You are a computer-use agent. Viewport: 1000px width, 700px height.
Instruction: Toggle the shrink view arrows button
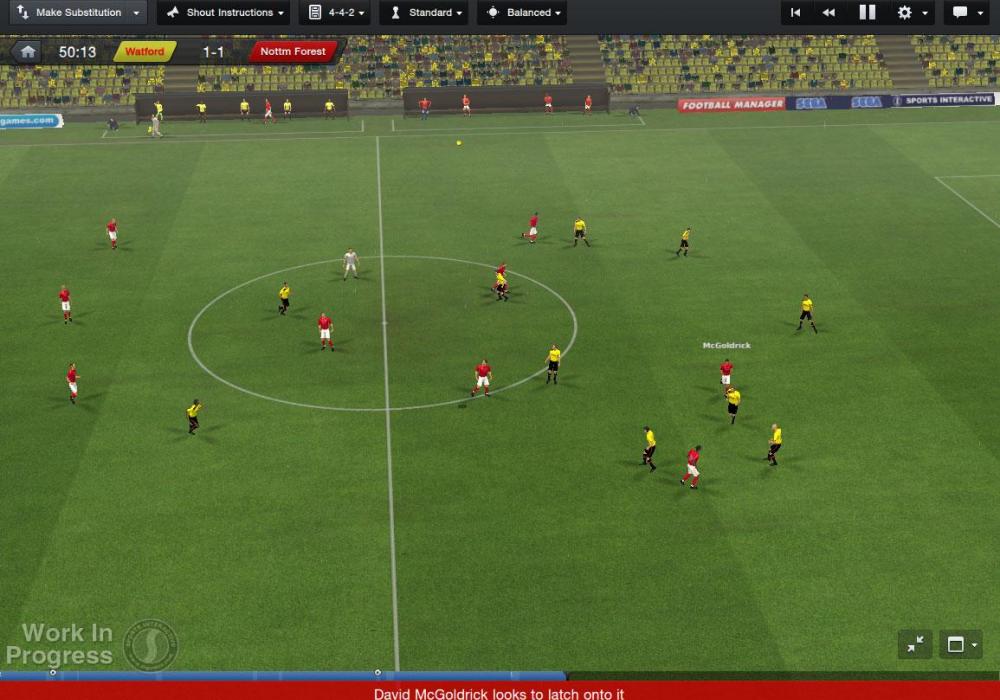pos(915,645)
